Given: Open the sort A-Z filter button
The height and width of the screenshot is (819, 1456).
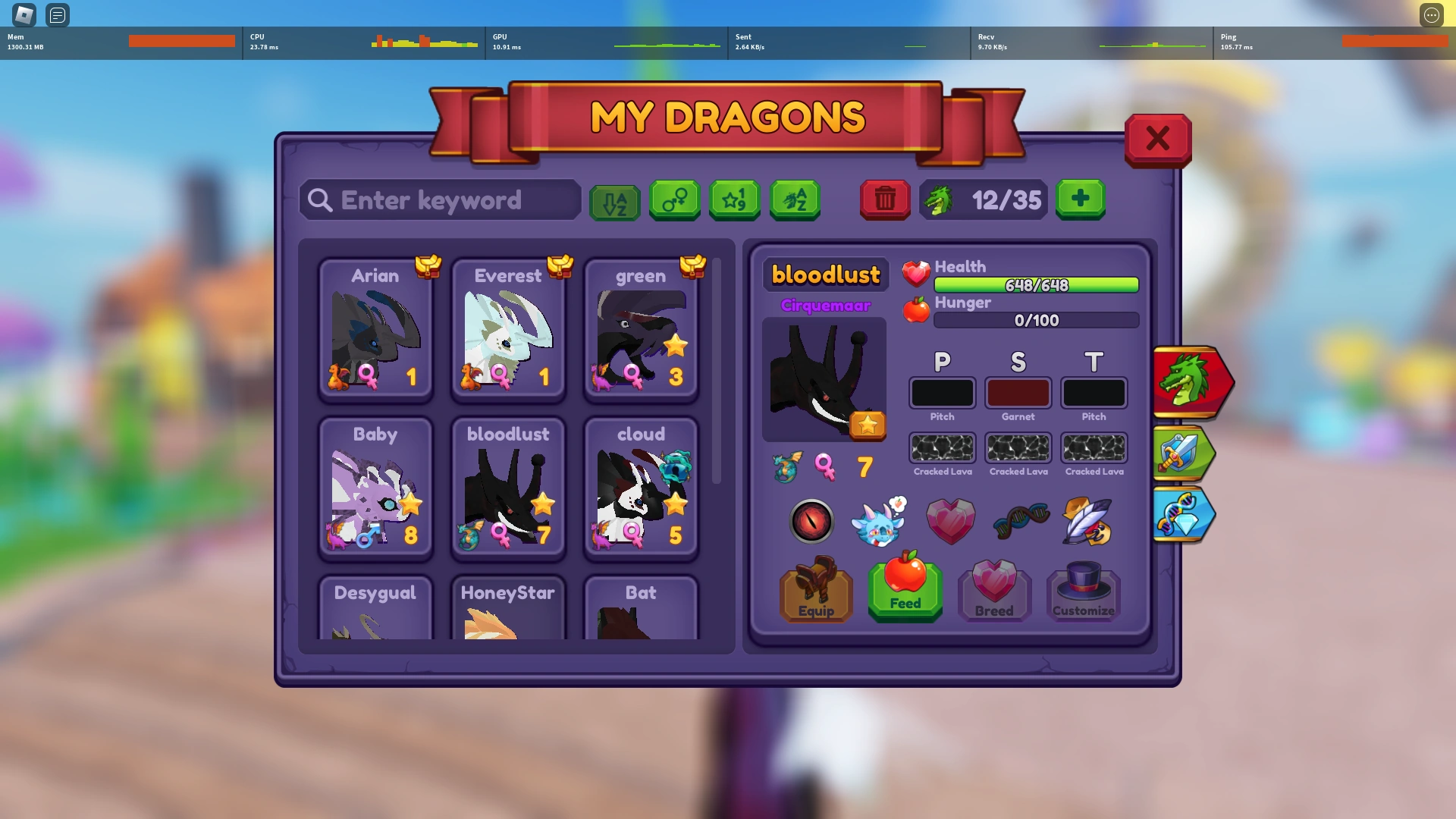Looking at the screenshot, I should [x=614, y=199].
